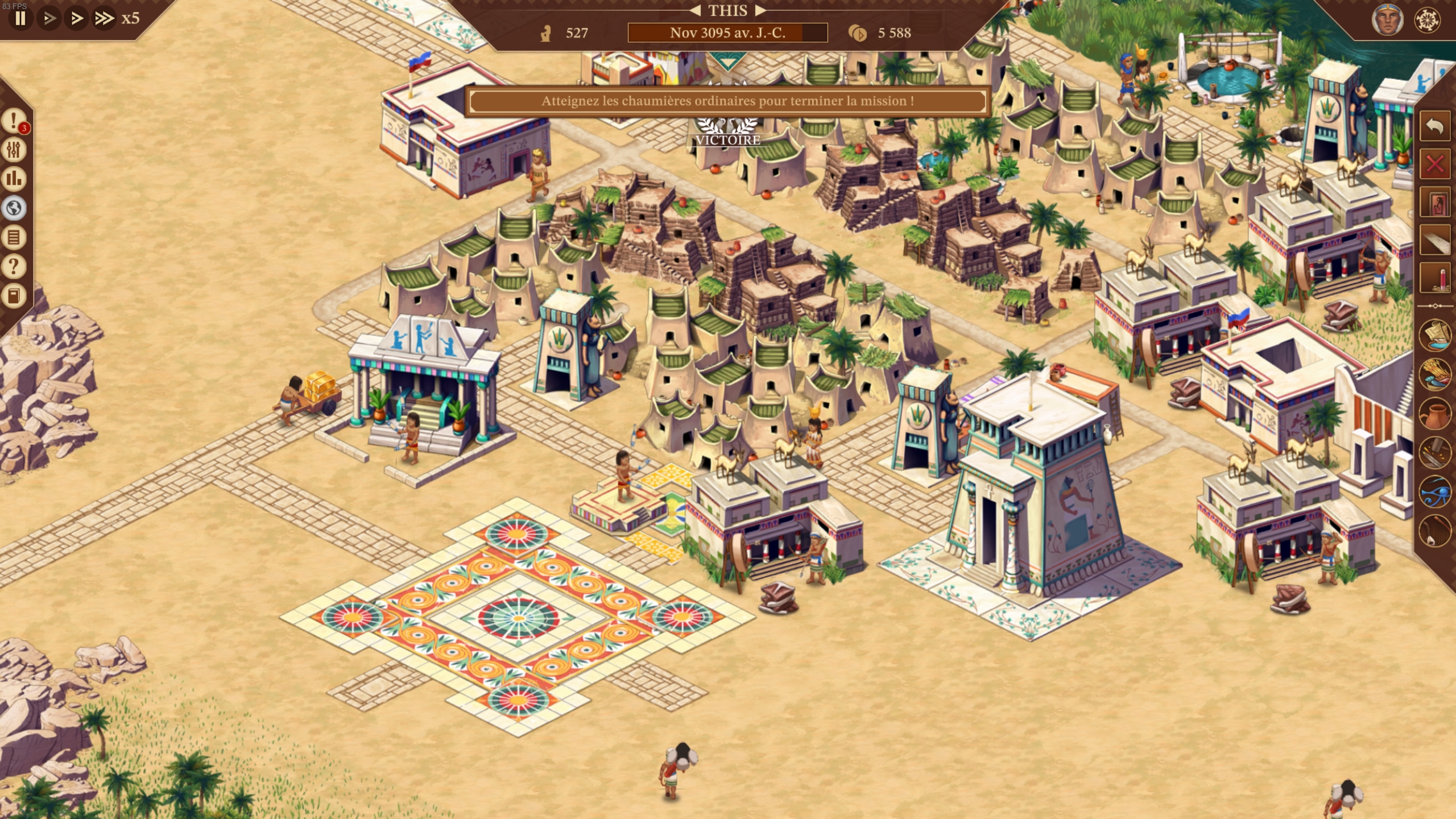The image size is (1456, 819).
Task: Set game speed to slowest single arrow
Action: pos(49,18)
